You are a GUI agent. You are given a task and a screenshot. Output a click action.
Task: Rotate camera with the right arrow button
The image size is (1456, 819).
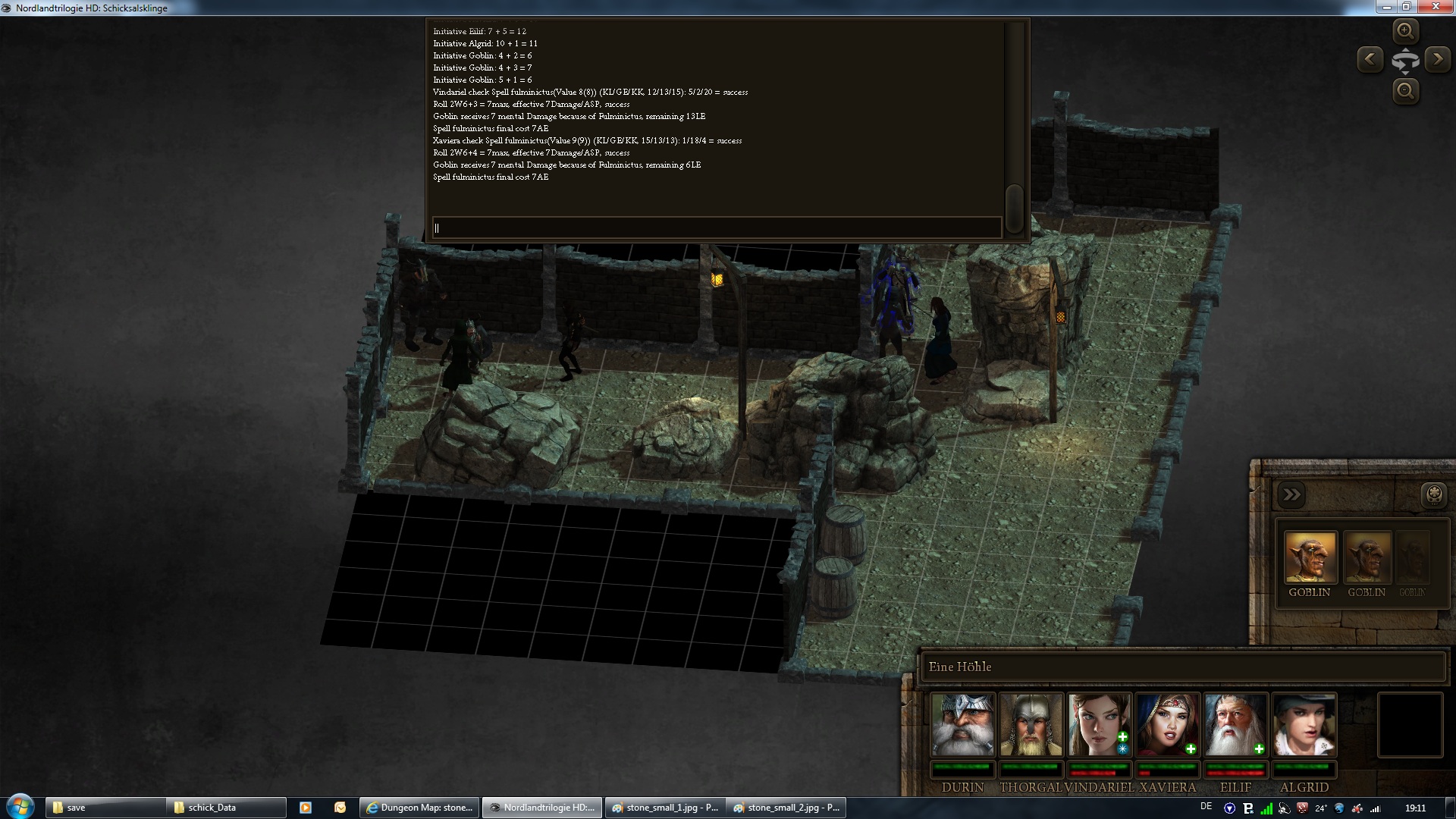point(1438,59)
